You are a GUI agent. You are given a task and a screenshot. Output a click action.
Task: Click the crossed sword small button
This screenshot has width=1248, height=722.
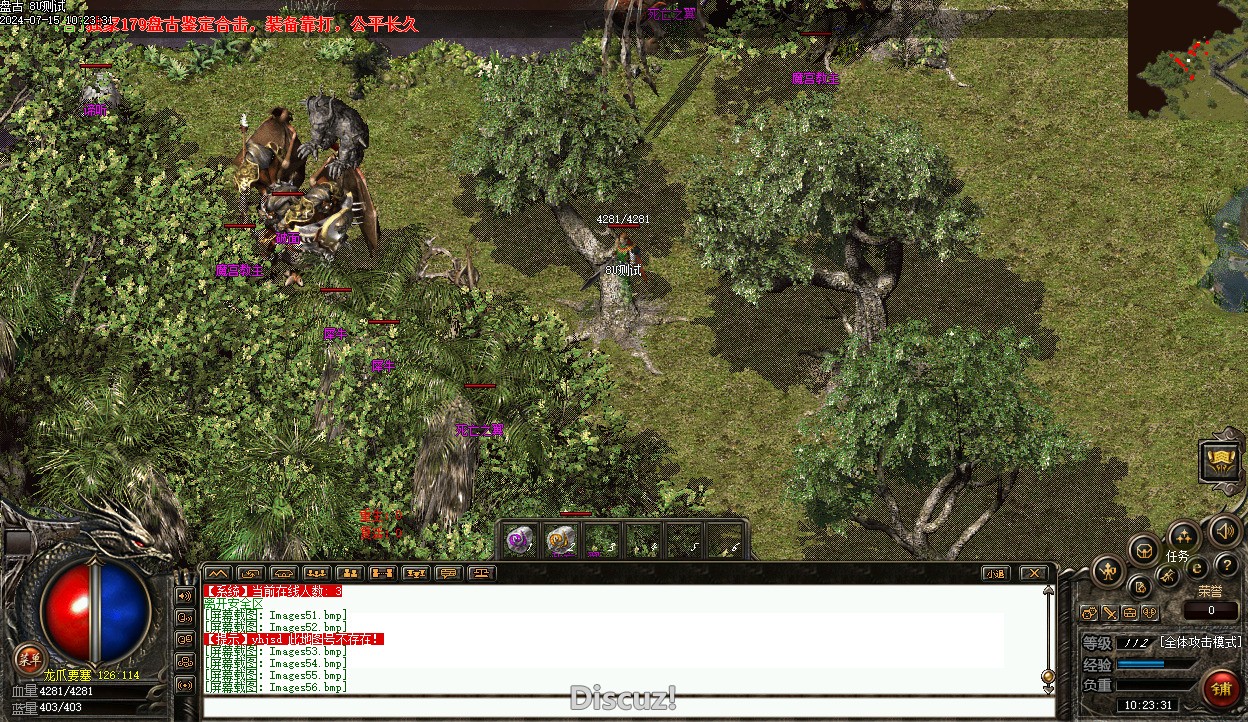1109,613
